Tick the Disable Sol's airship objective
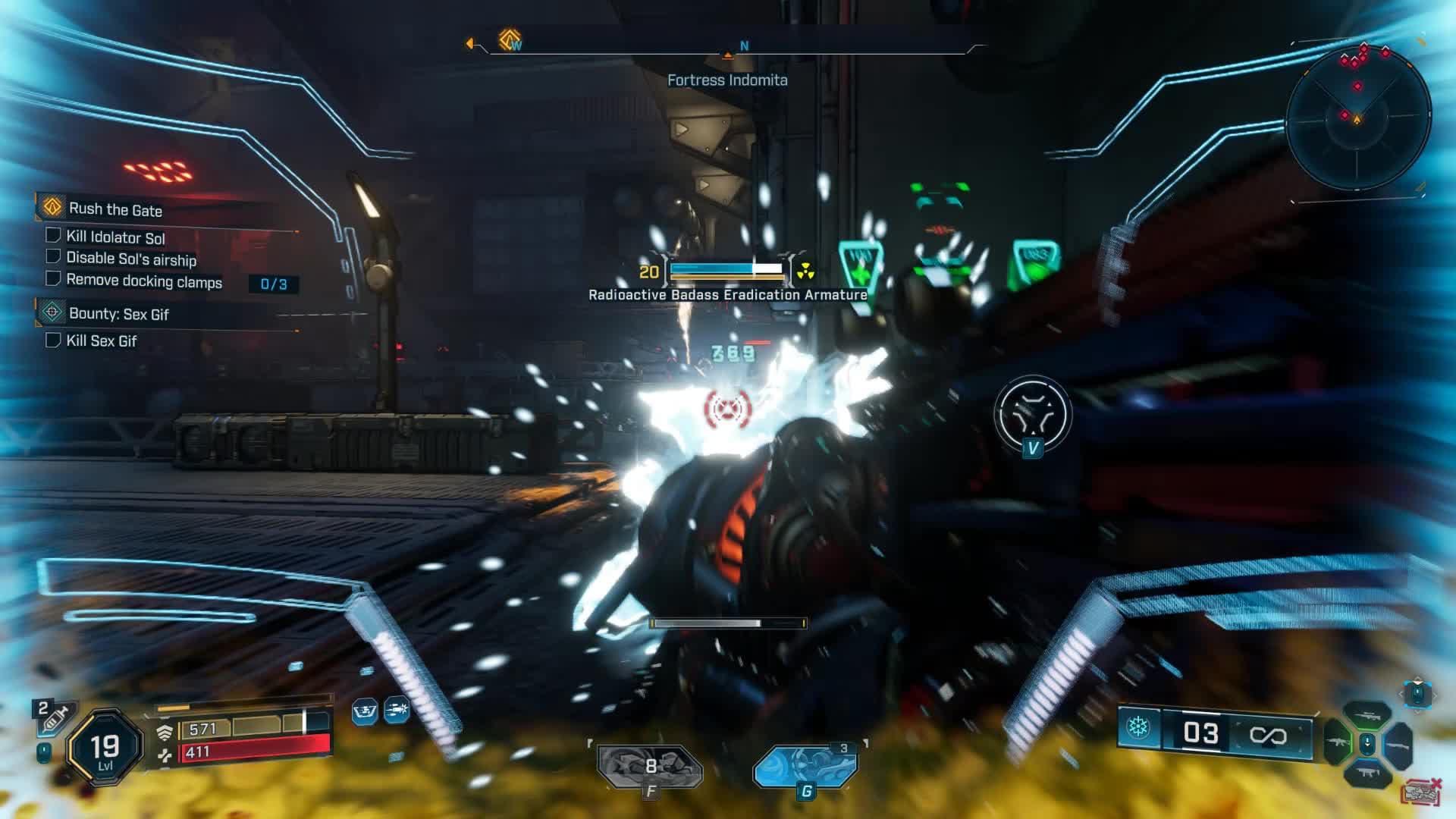The height and width of the screenshot is (819, 1456). [53, 257]
